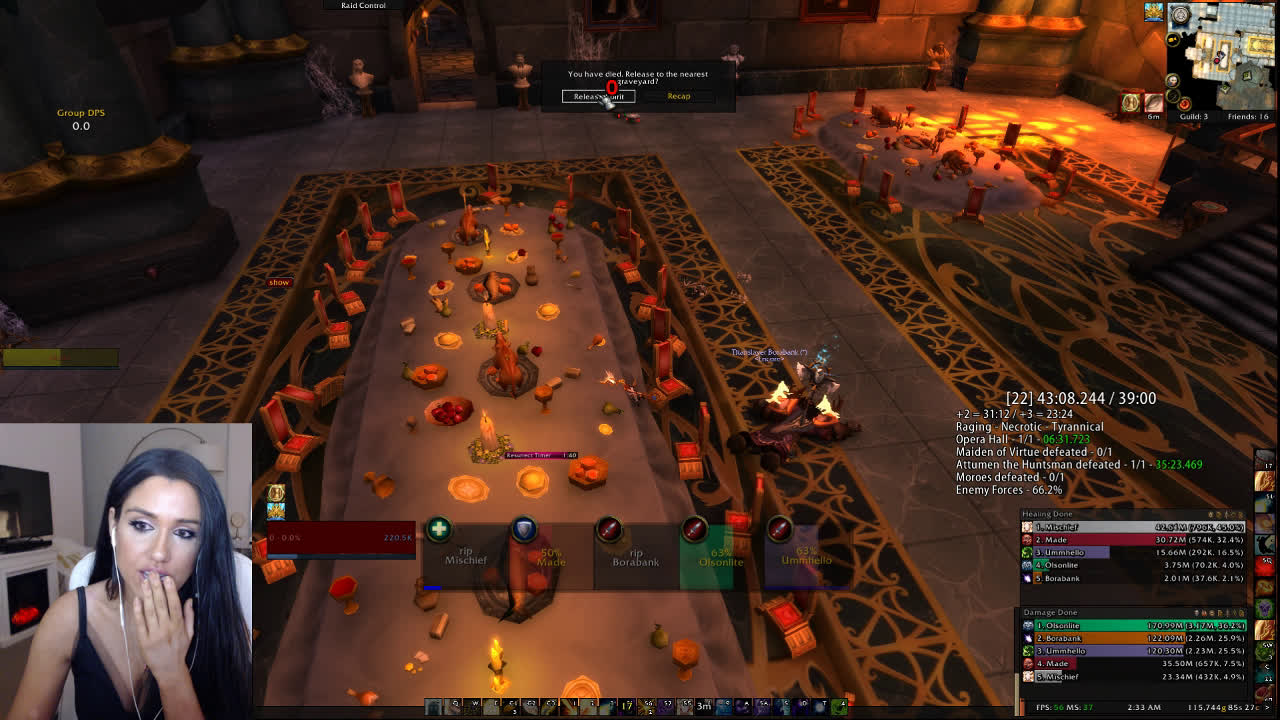
Task: Select Borabank's party frame
Action: point(635,556)
